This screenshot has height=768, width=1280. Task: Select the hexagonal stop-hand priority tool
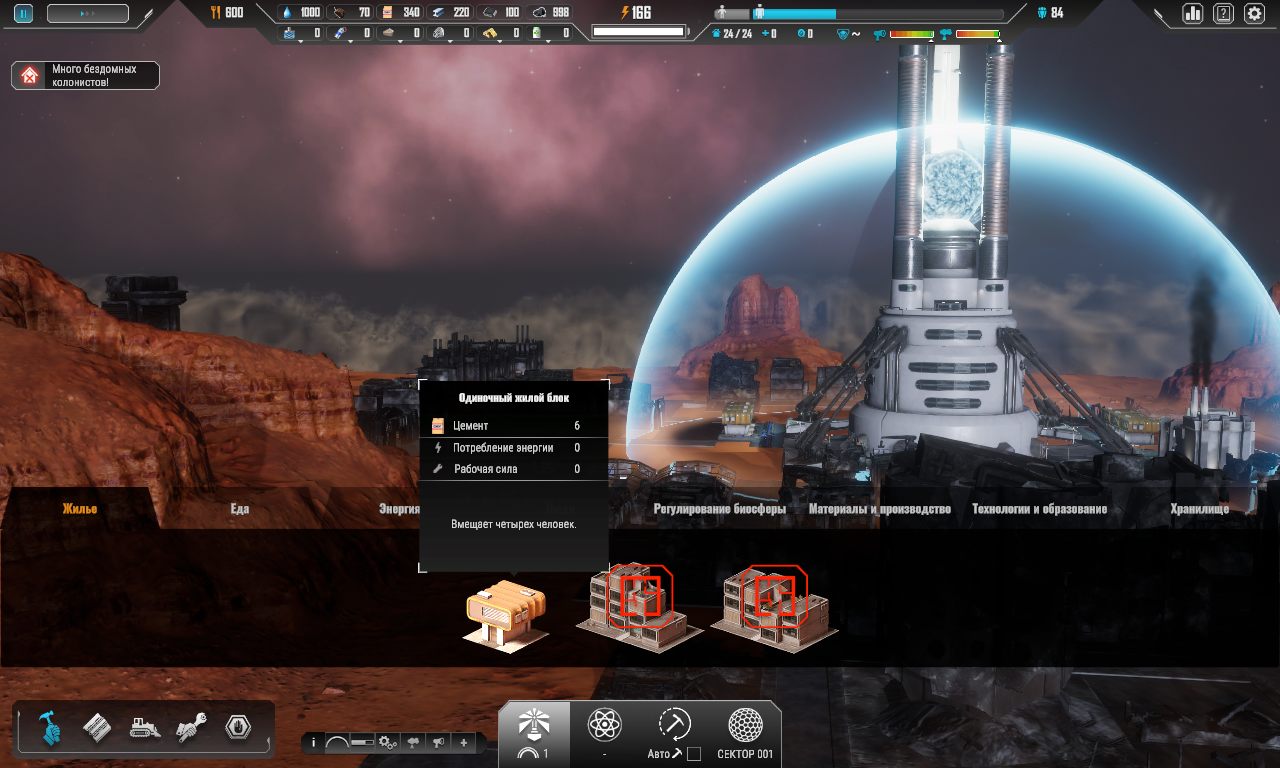click(x=237, y=728)
